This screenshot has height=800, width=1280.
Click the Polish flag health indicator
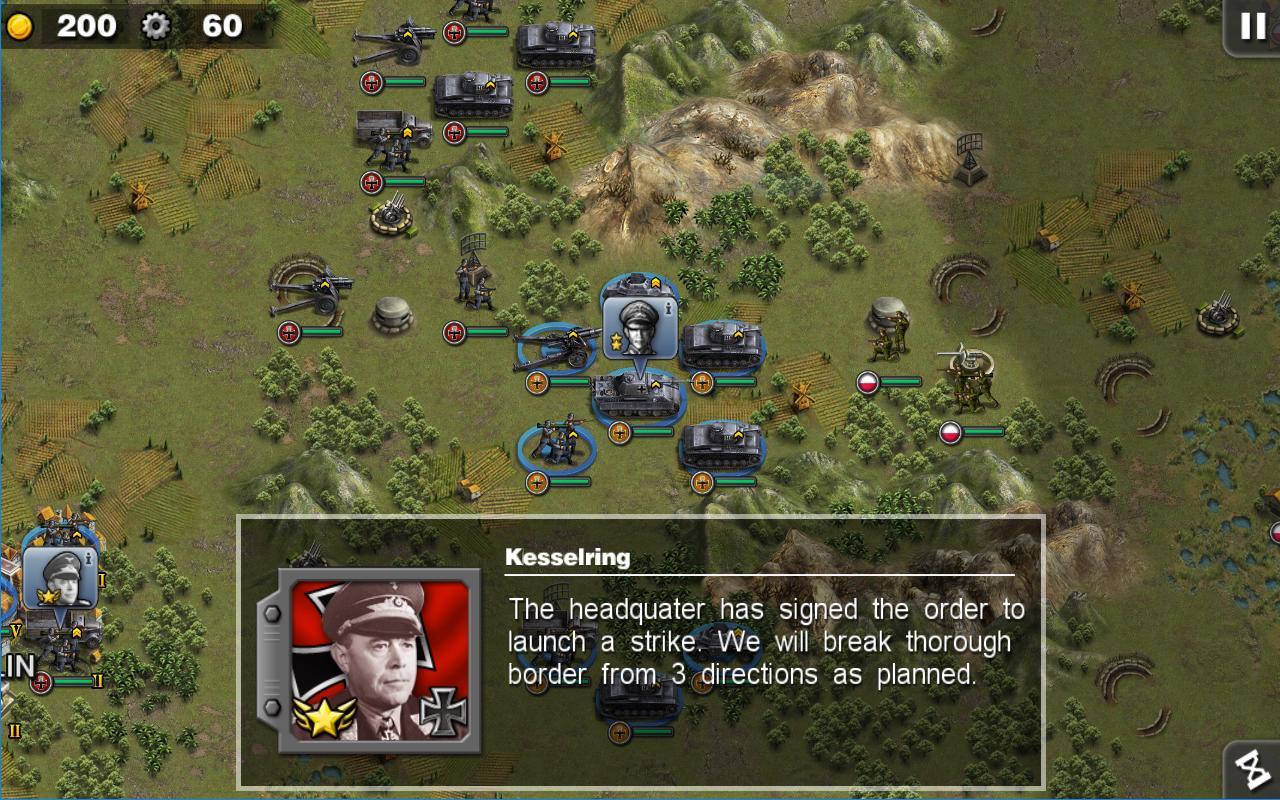[x=868, y=381]
